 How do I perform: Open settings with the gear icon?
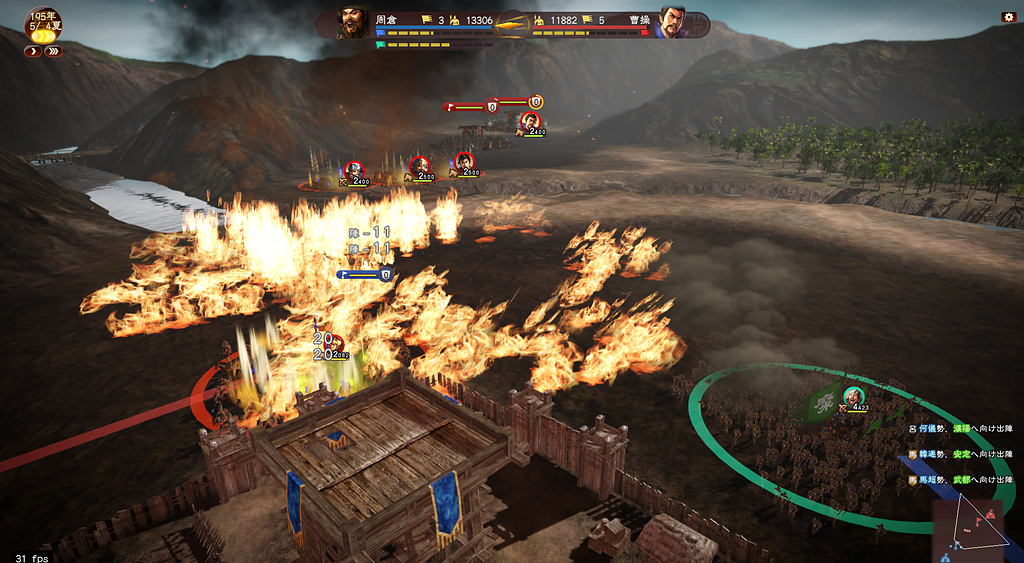(1008, 17)
